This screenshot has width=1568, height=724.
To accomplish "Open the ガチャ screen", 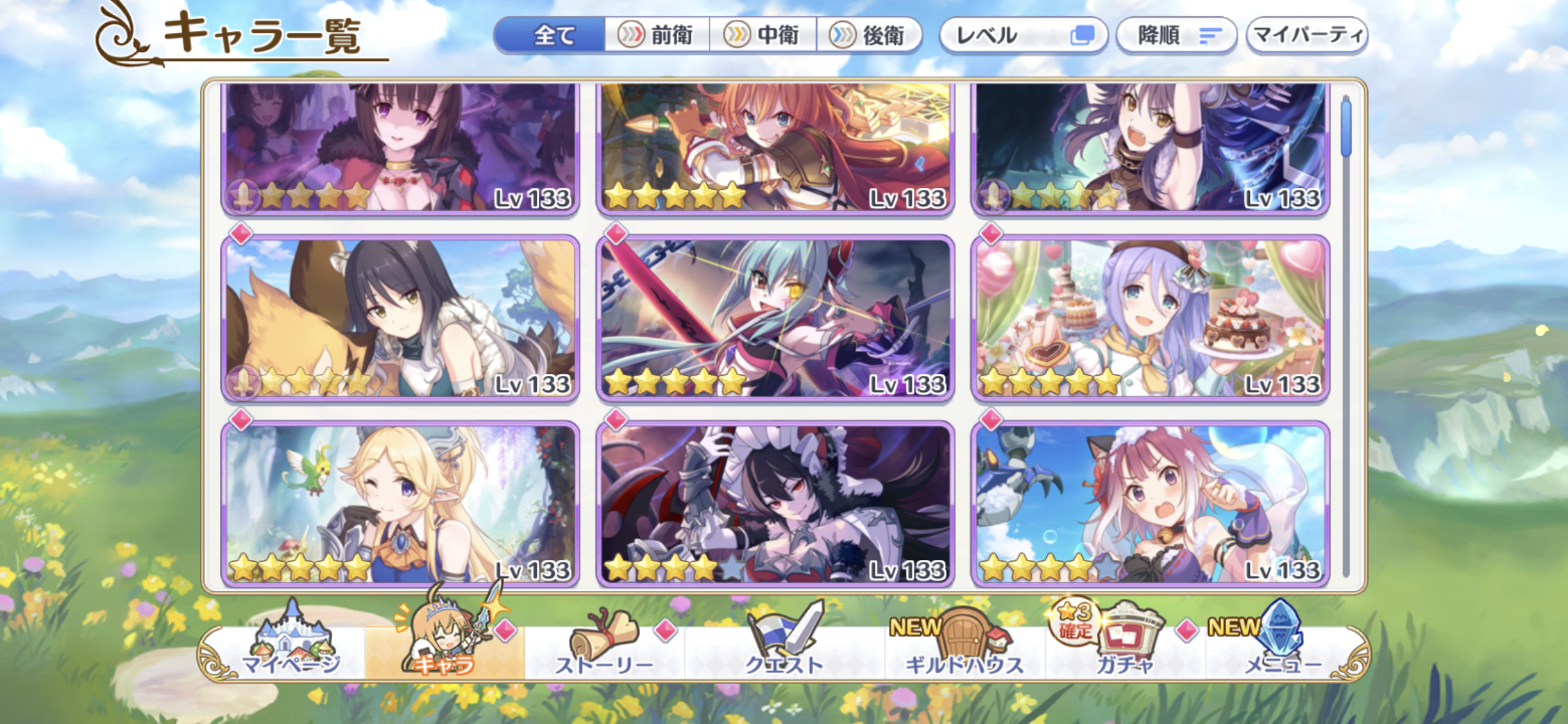I will pyautogui.click(x=1125, y=650).
